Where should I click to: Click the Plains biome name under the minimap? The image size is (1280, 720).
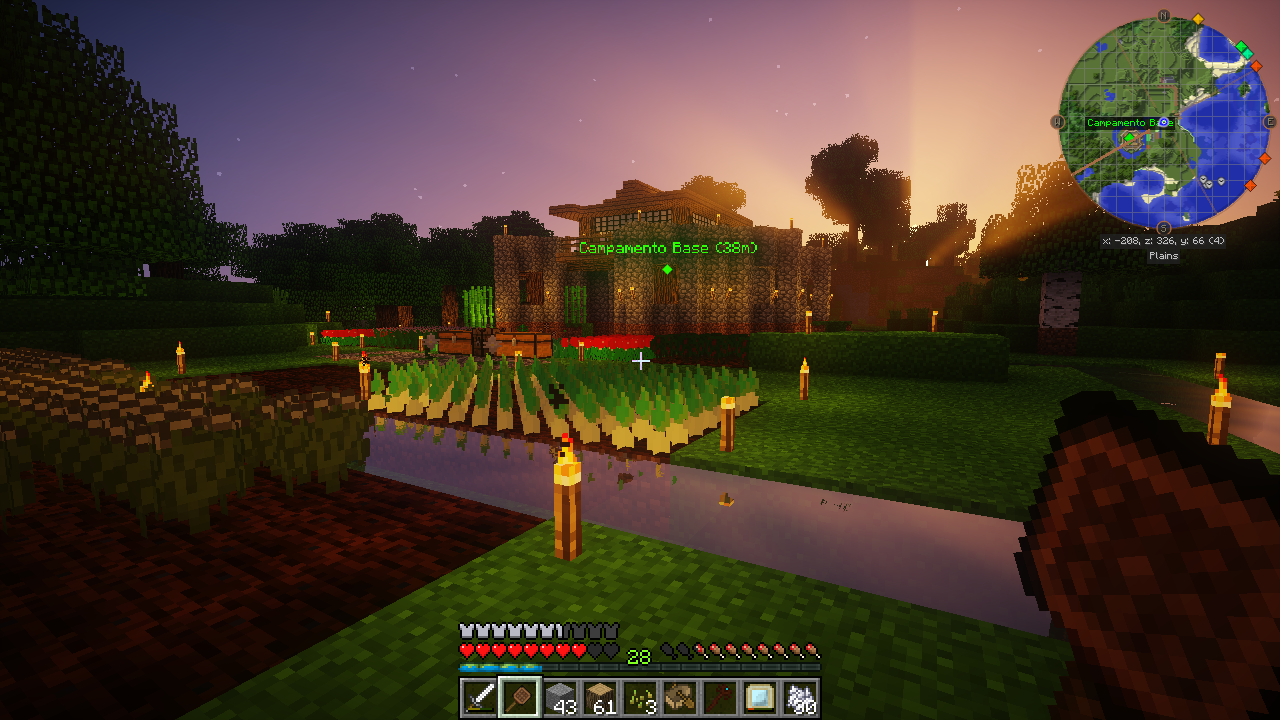click(x=1163, y=257)
